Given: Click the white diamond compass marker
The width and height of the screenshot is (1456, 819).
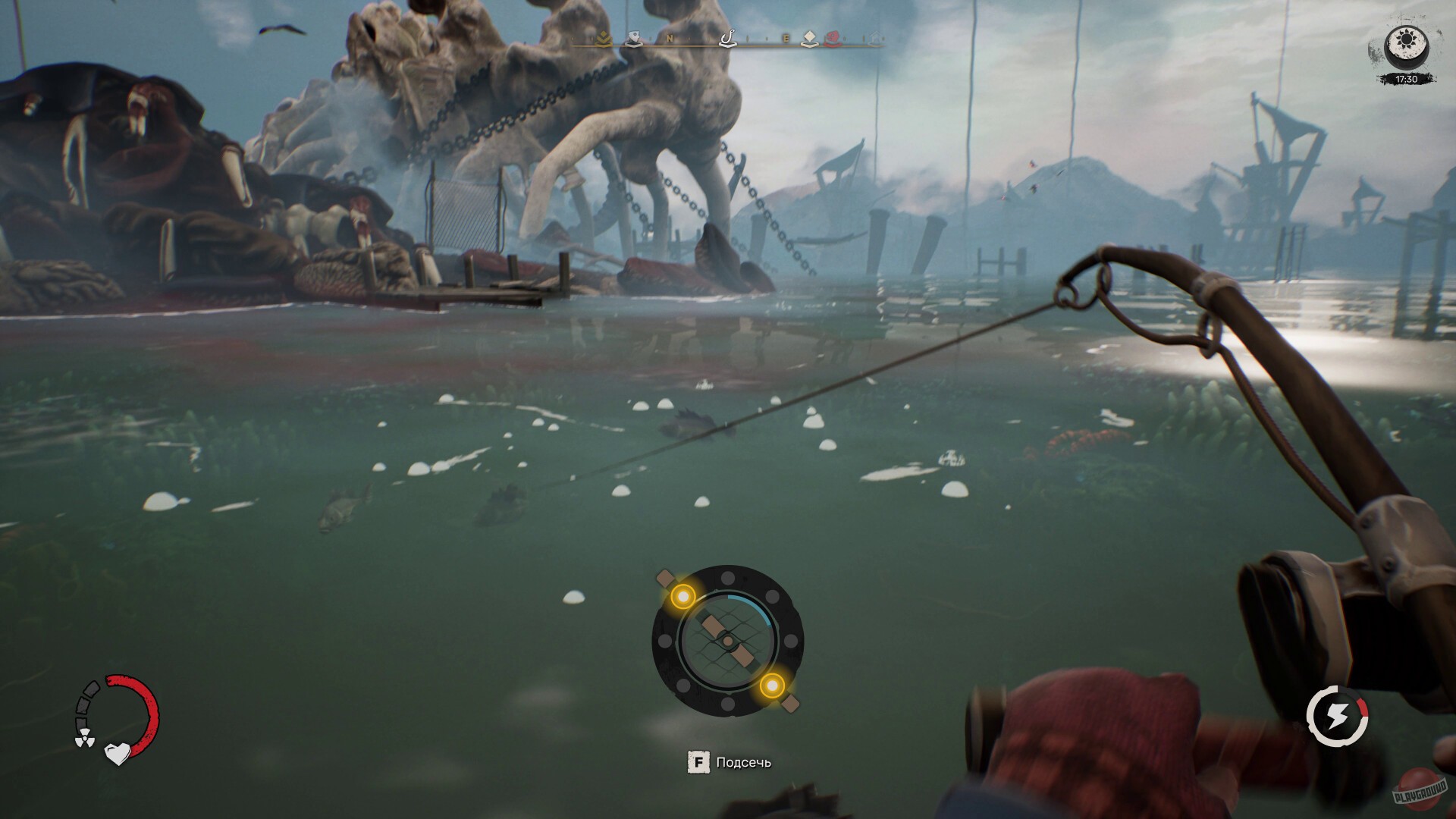Looking at the screenshot, I should click(810, 39).
